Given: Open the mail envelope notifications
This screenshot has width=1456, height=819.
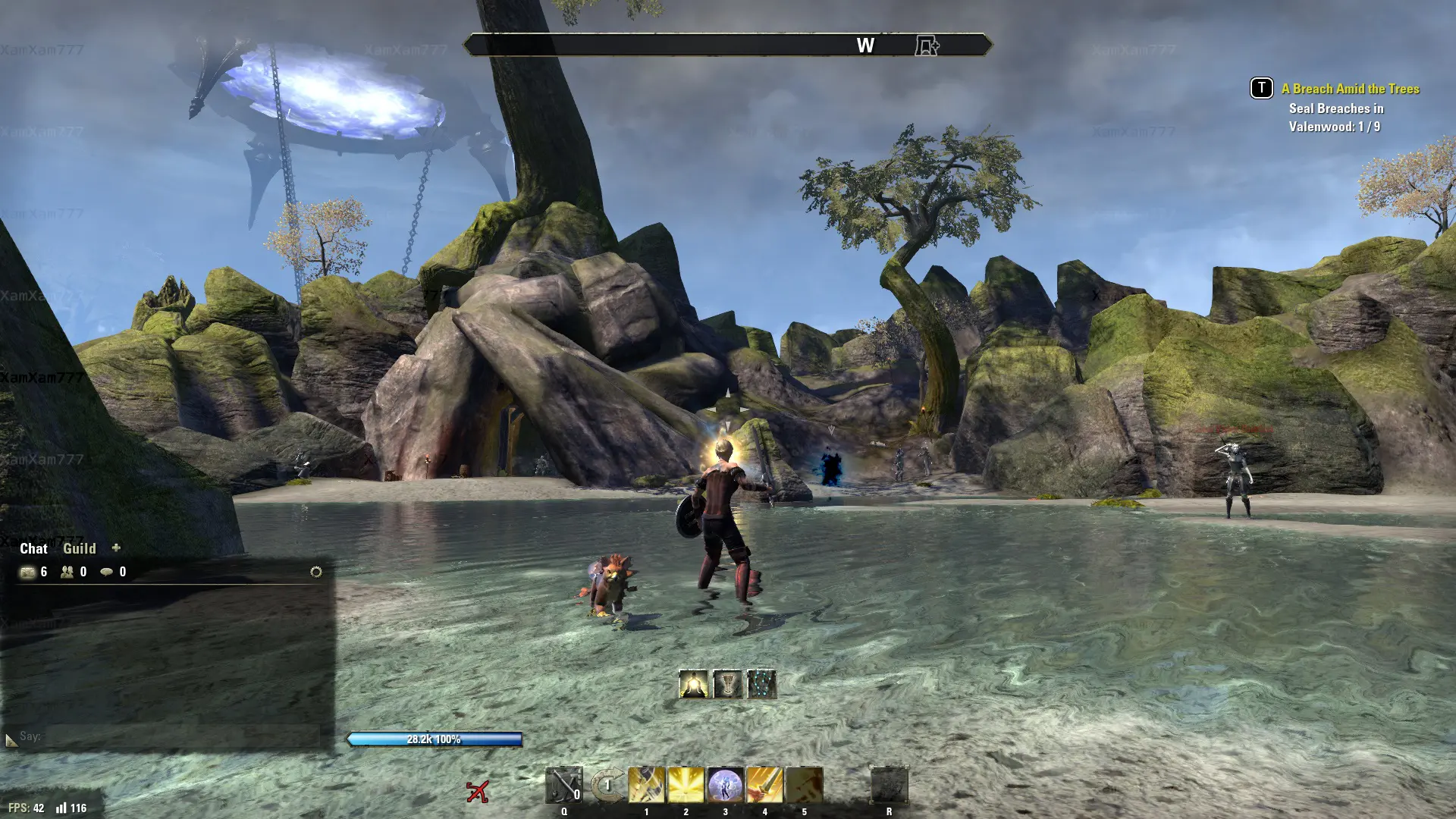Looking at the screenshot, I should pyautogui.click(x=27, y=572).
